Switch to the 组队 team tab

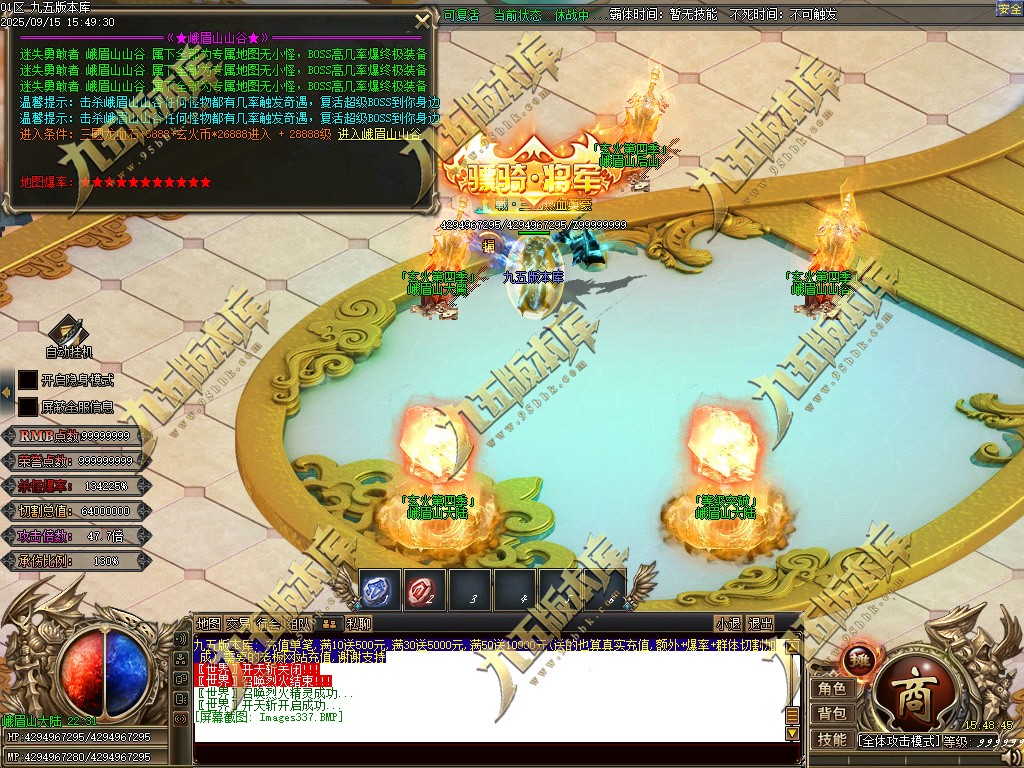[299, 623]
